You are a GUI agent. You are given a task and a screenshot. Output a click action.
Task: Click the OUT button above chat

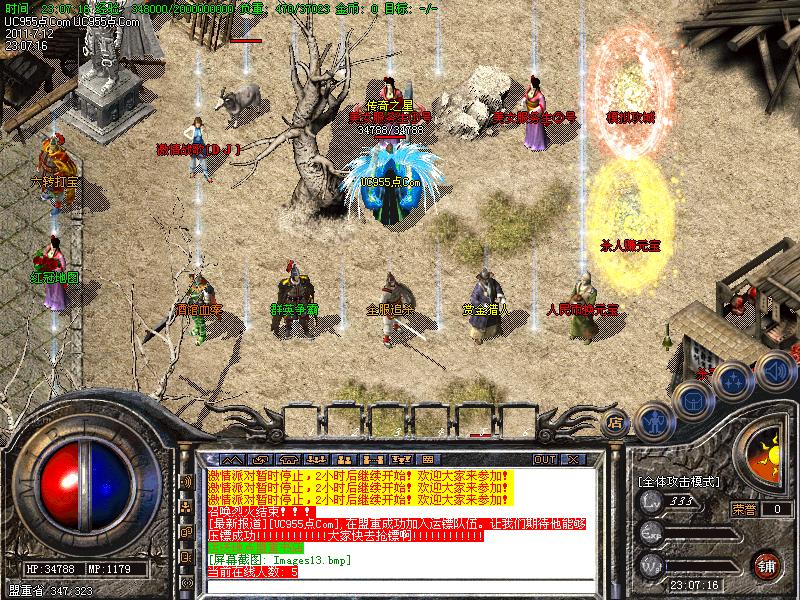(x=545, y=459)
